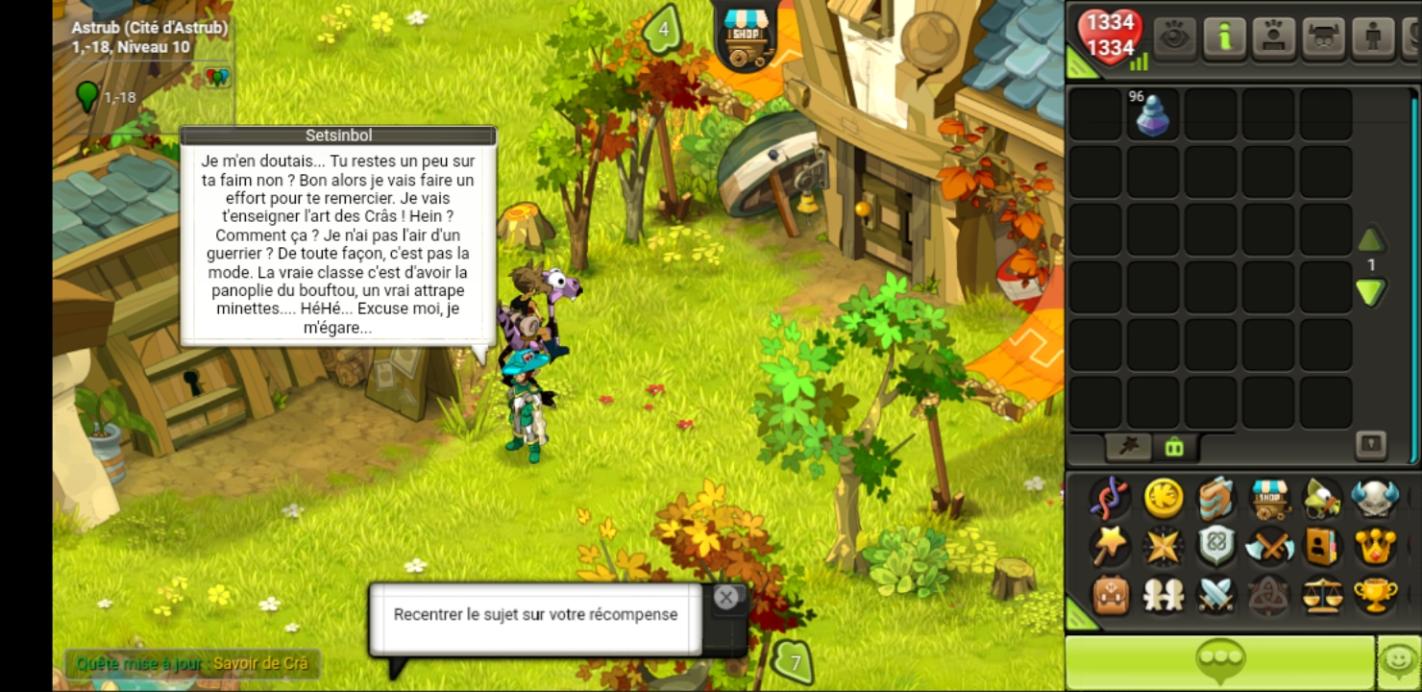Select the blue potion stack of 96

click(x=1153, y=116)
